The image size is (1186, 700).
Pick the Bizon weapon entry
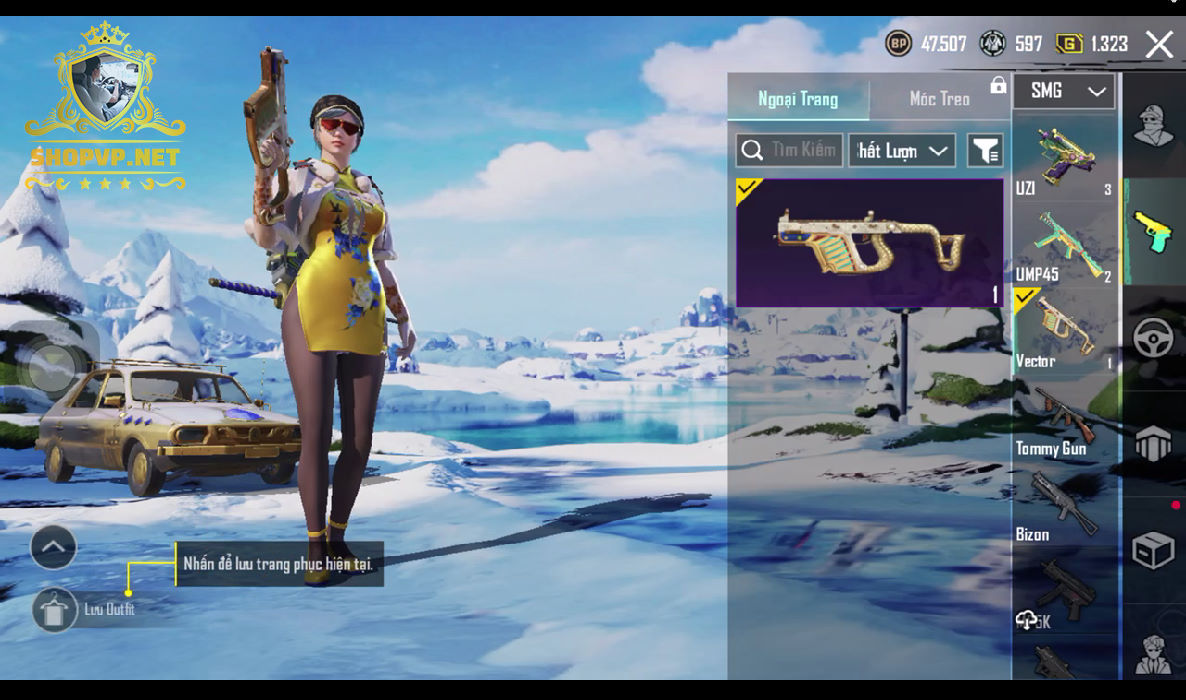tap(1064, 505)
